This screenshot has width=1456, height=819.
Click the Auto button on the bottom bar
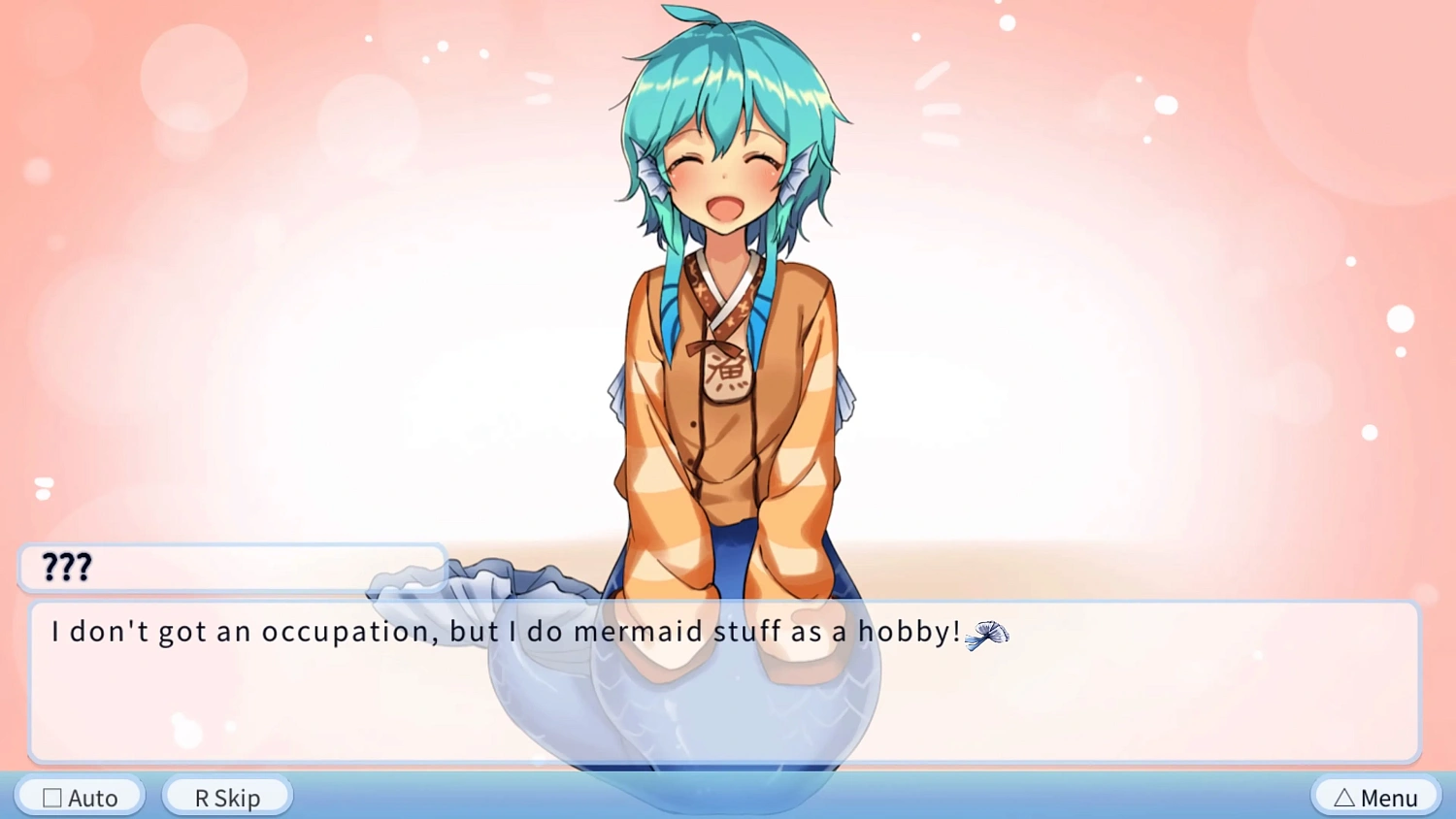[x=80, y=797]
